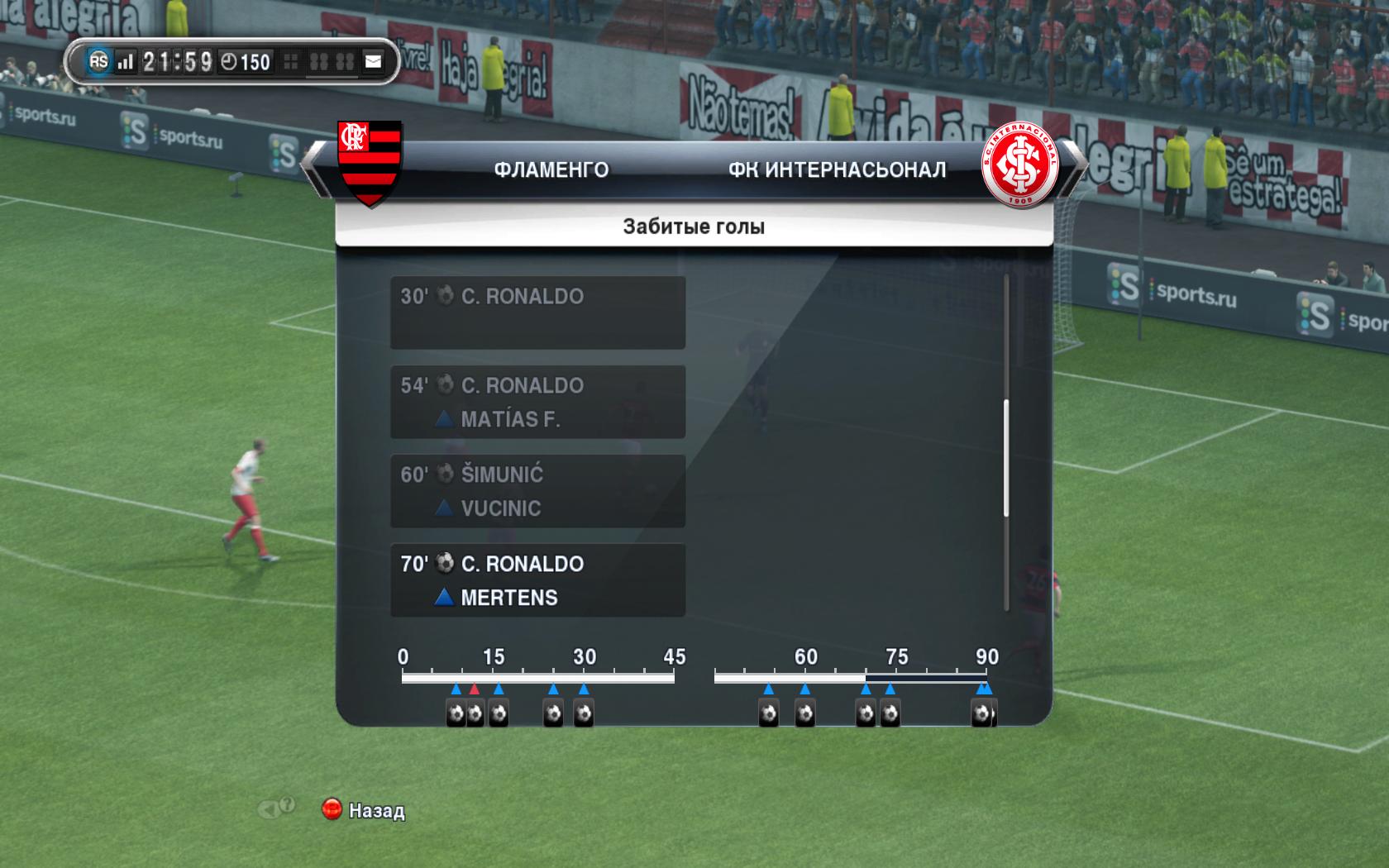The height and width of the screenshot is (868, 1389).
Task: Select the 60' Šimunić goal row
Action: pyautogui.click(x=537, y=491)
